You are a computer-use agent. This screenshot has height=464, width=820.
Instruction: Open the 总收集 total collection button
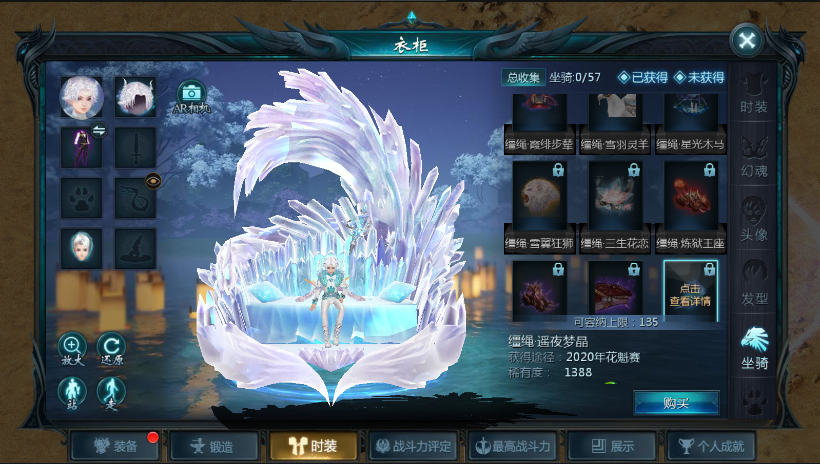tap(522, 77)
